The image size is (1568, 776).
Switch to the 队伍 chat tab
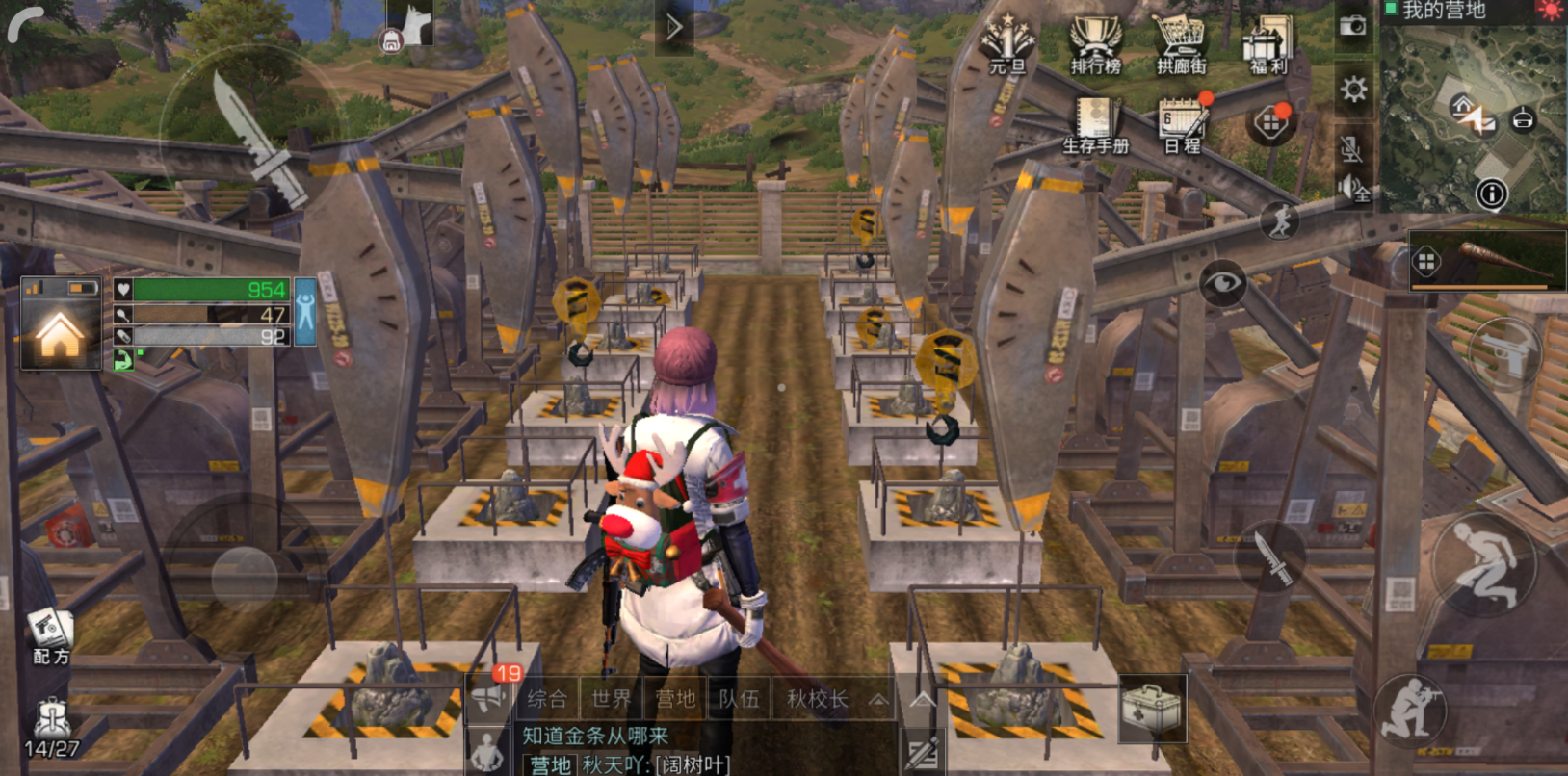739,699
